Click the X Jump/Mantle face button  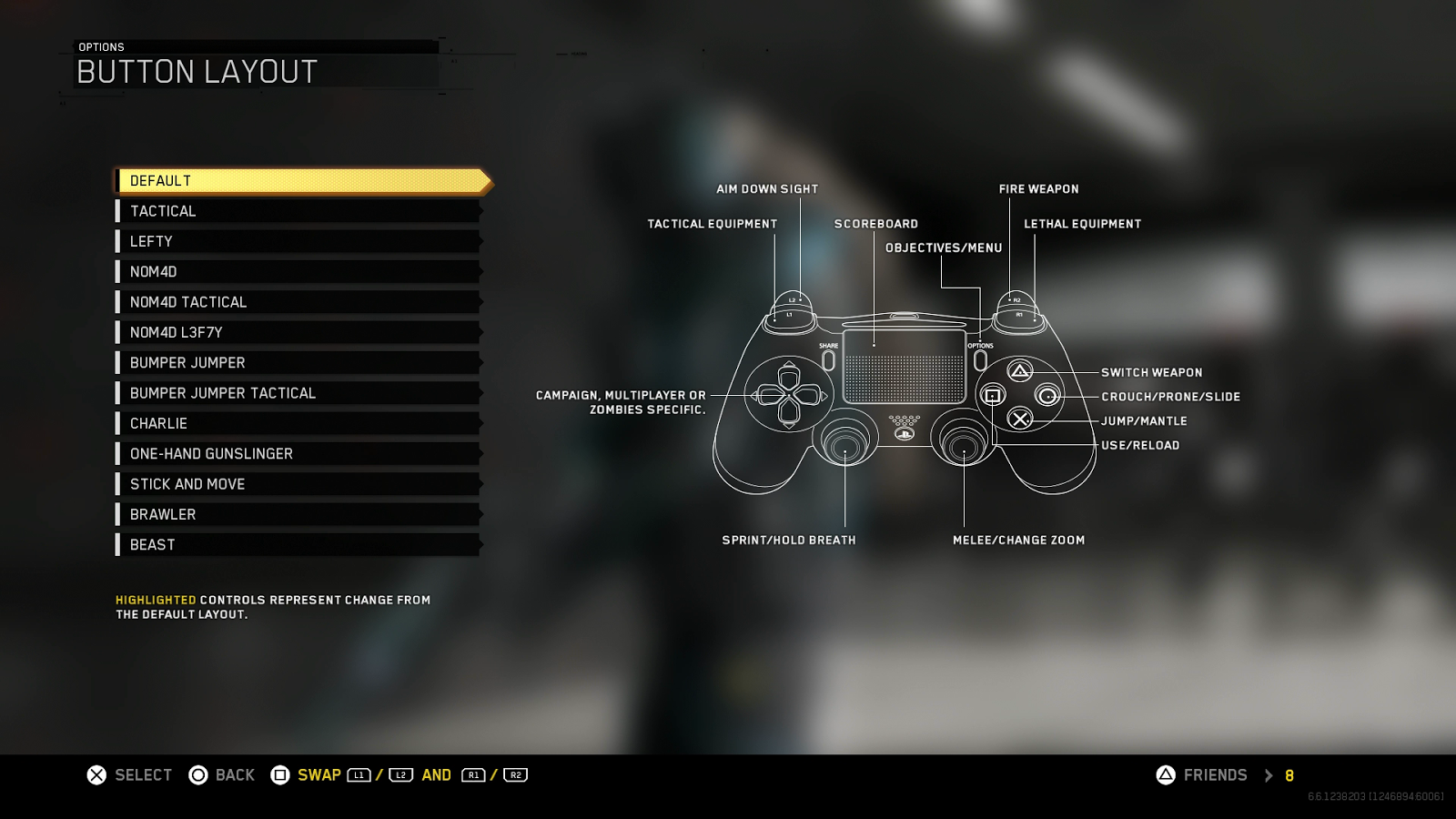coord(1019,420)
